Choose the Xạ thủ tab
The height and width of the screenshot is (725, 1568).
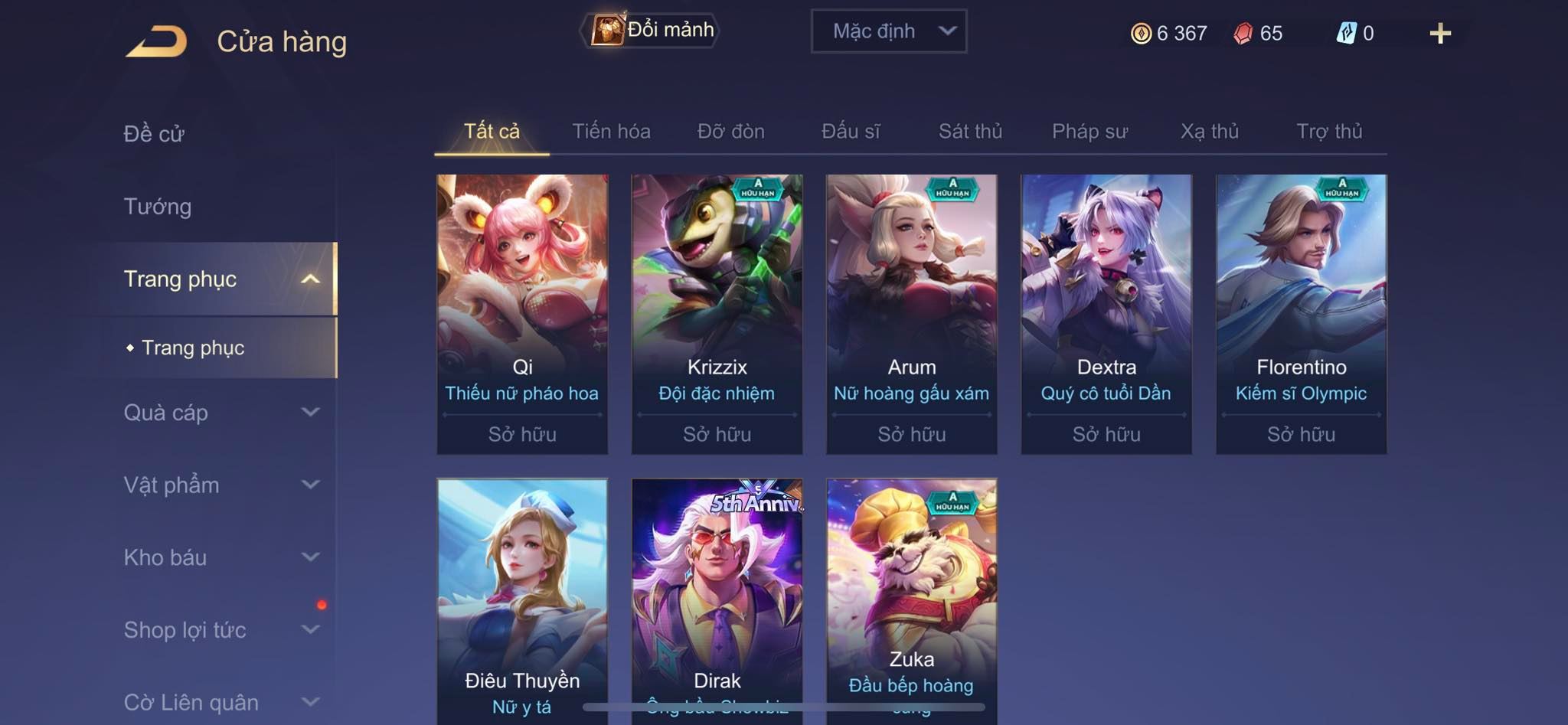[x=1209, y=132]
